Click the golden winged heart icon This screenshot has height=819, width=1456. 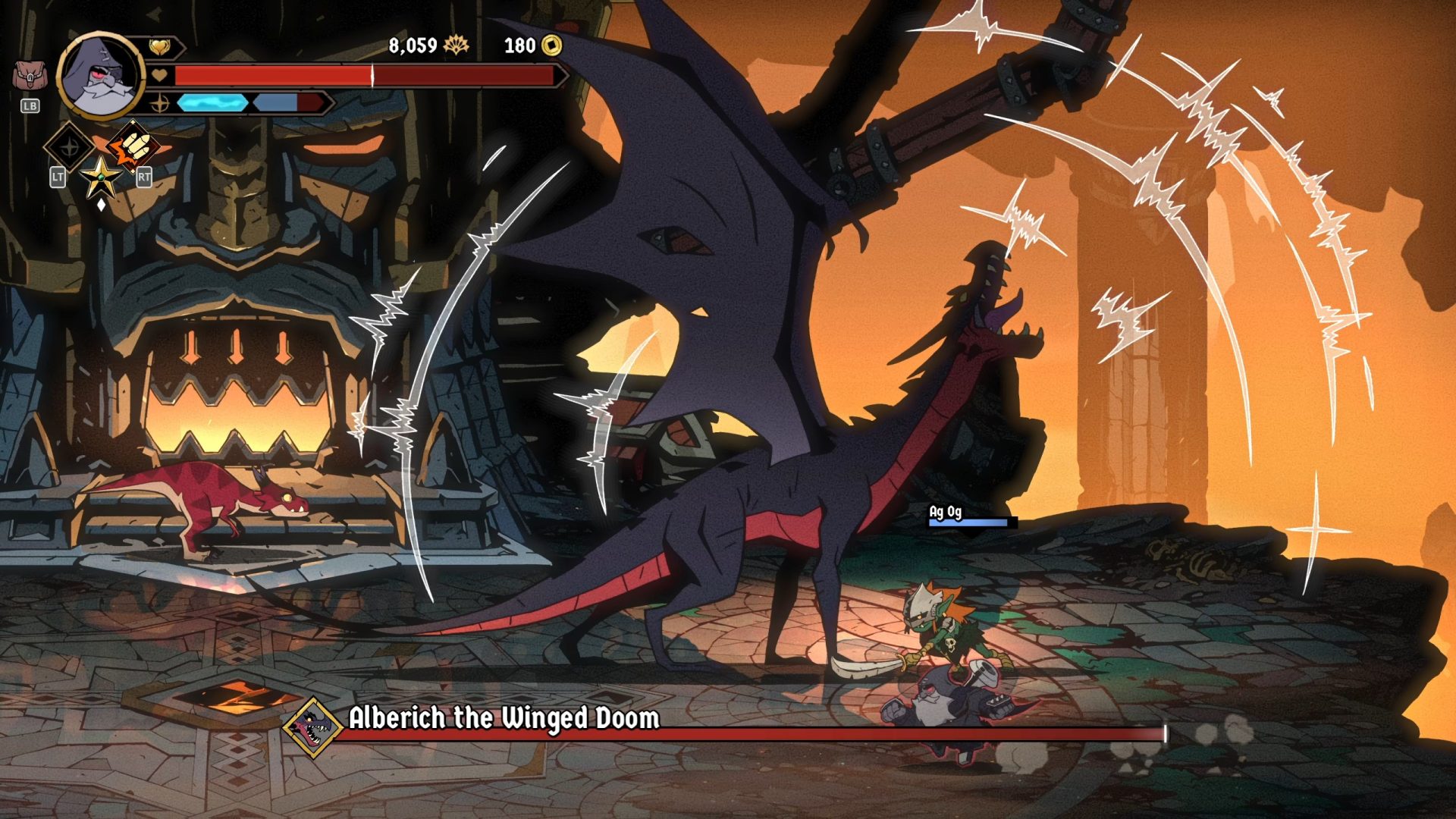(x=159, y=48)
